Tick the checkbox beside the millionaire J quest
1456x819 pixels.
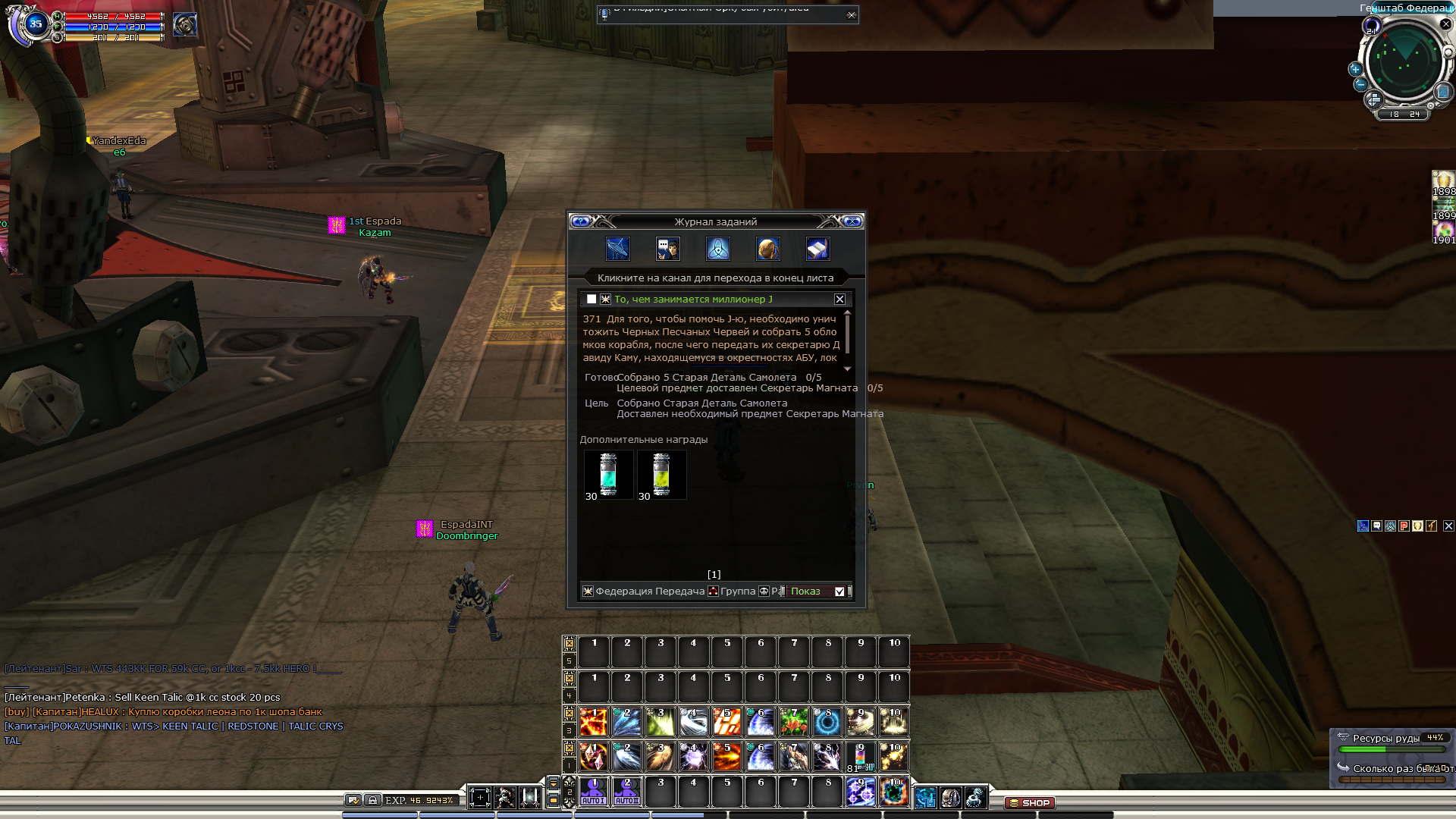pos(591,300)
